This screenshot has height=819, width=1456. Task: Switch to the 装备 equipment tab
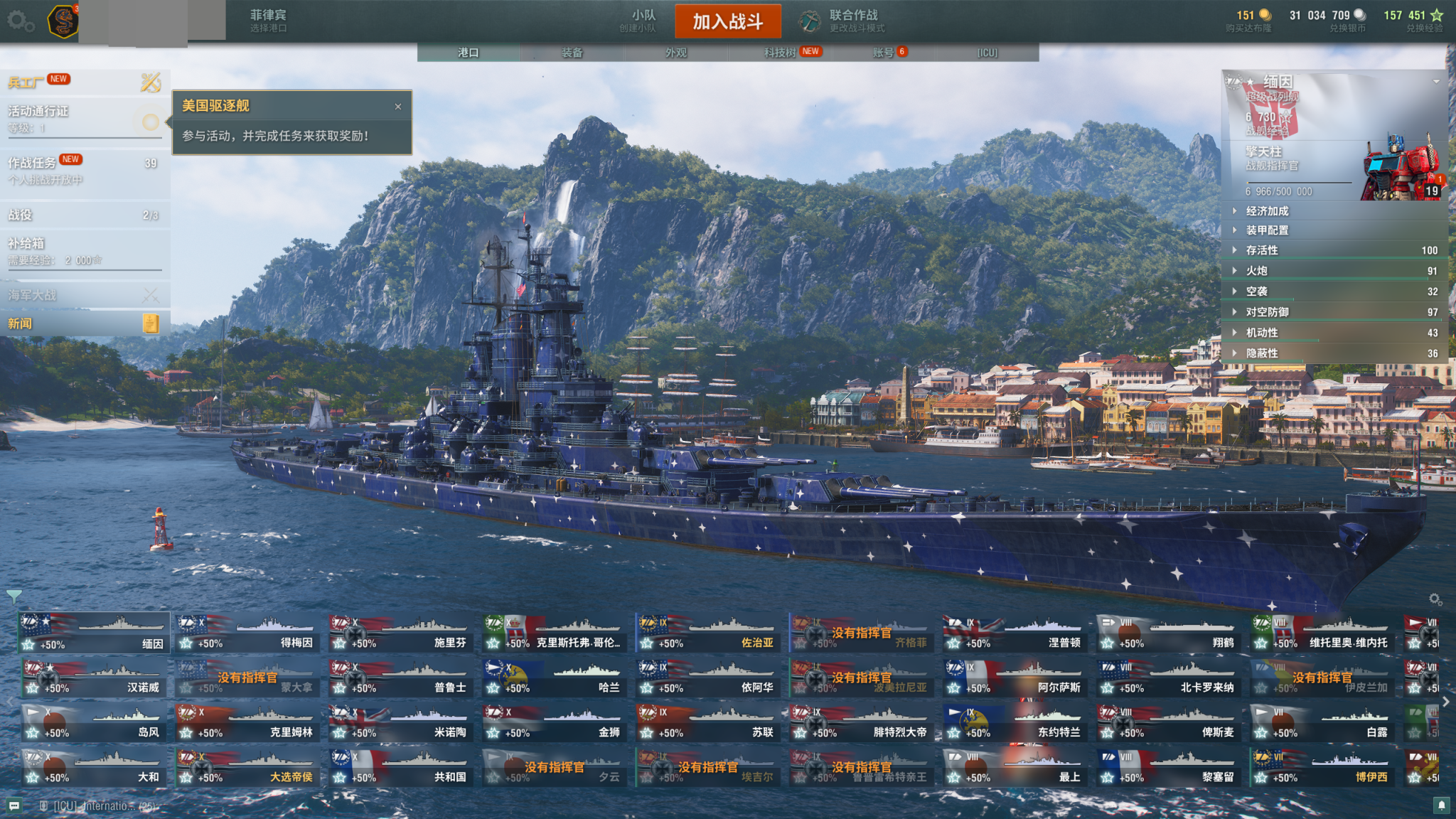pyautogui.click(x=572, y=53)
